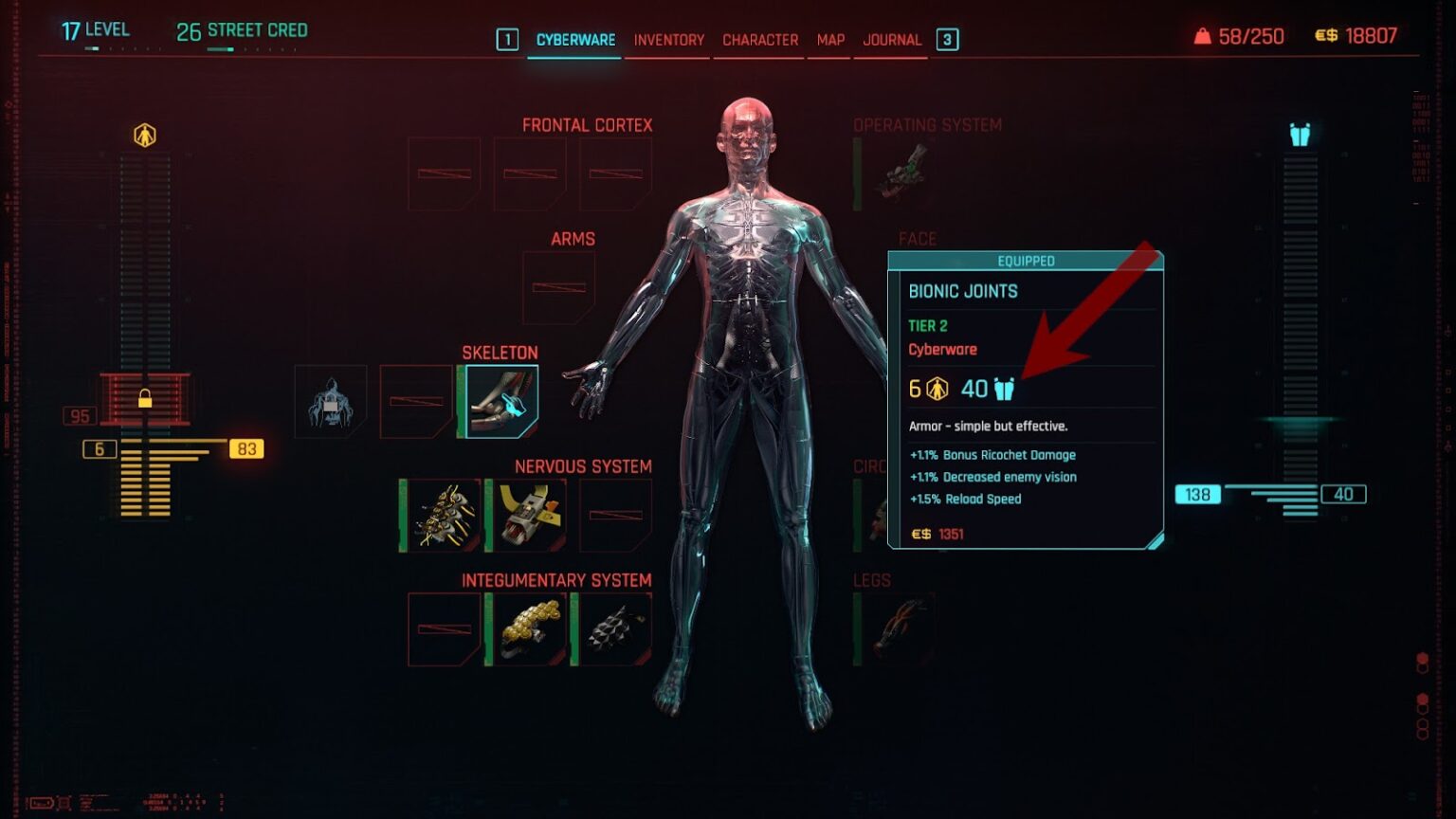Screen dimensions: 1456x819
Task: Open the Character tab
Action: coord(759,40)
